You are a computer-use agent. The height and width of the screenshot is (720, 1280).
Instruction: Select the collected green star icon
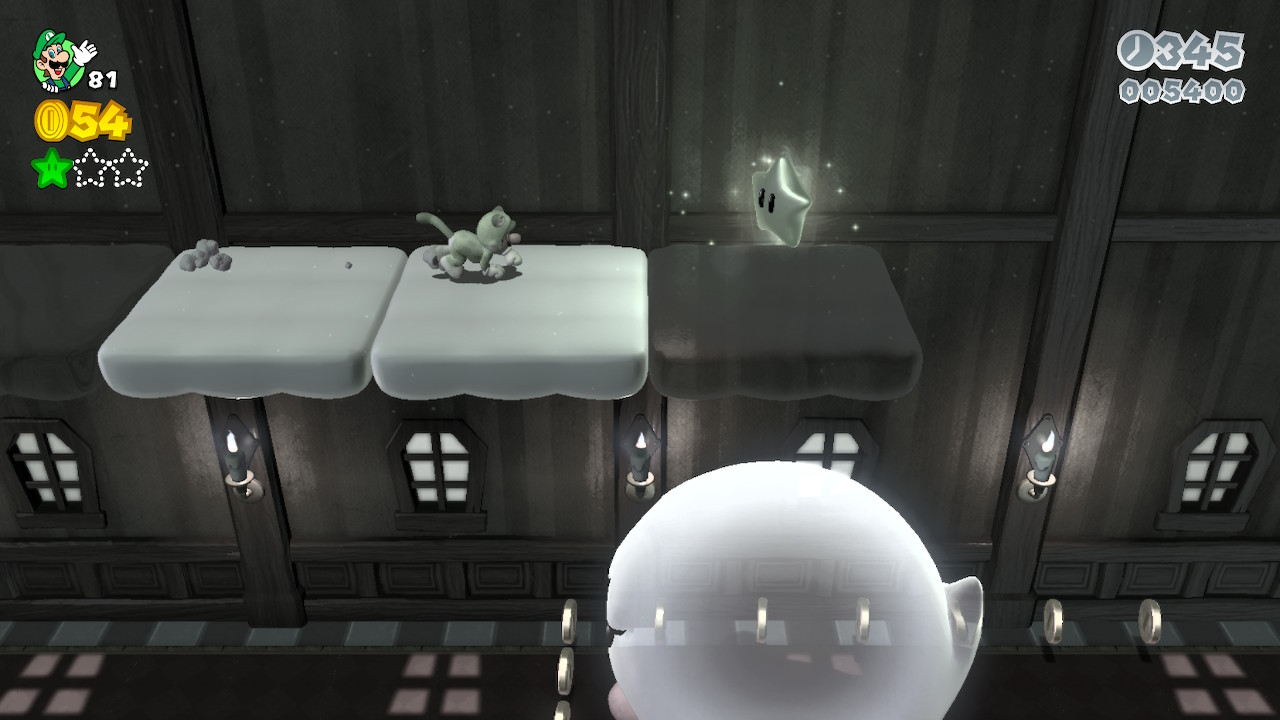(x=51, y=168)
